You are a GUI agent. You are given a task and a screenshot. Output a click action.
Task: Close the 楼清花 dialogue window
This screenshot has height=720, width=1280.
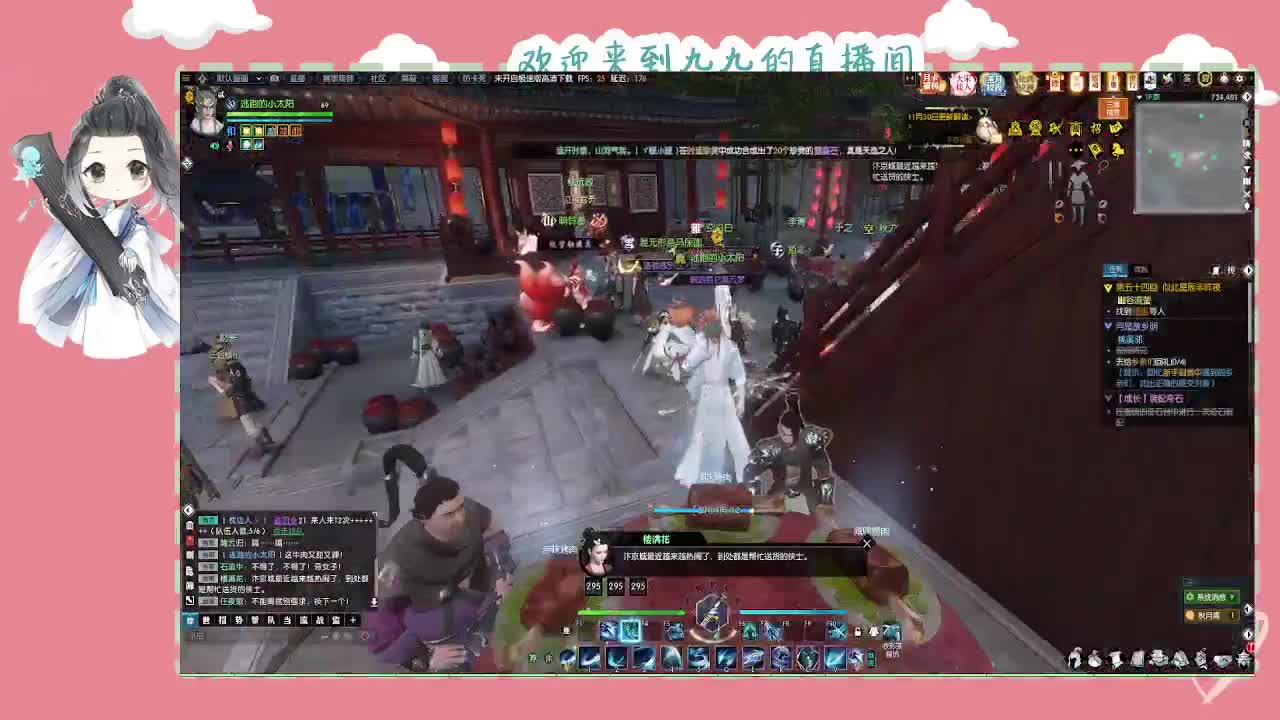pyautogui.click(x=866, y=543)
